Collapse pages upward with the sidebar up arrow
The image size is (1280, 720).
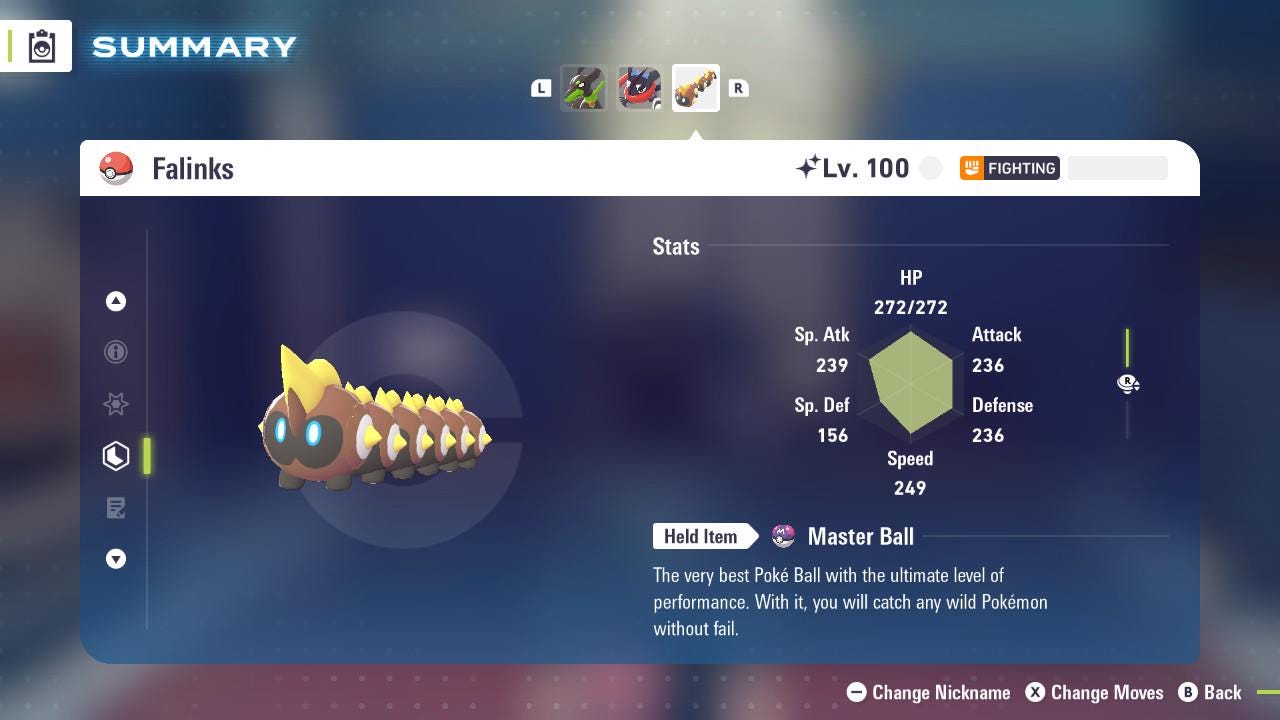[x=116, y=301]
